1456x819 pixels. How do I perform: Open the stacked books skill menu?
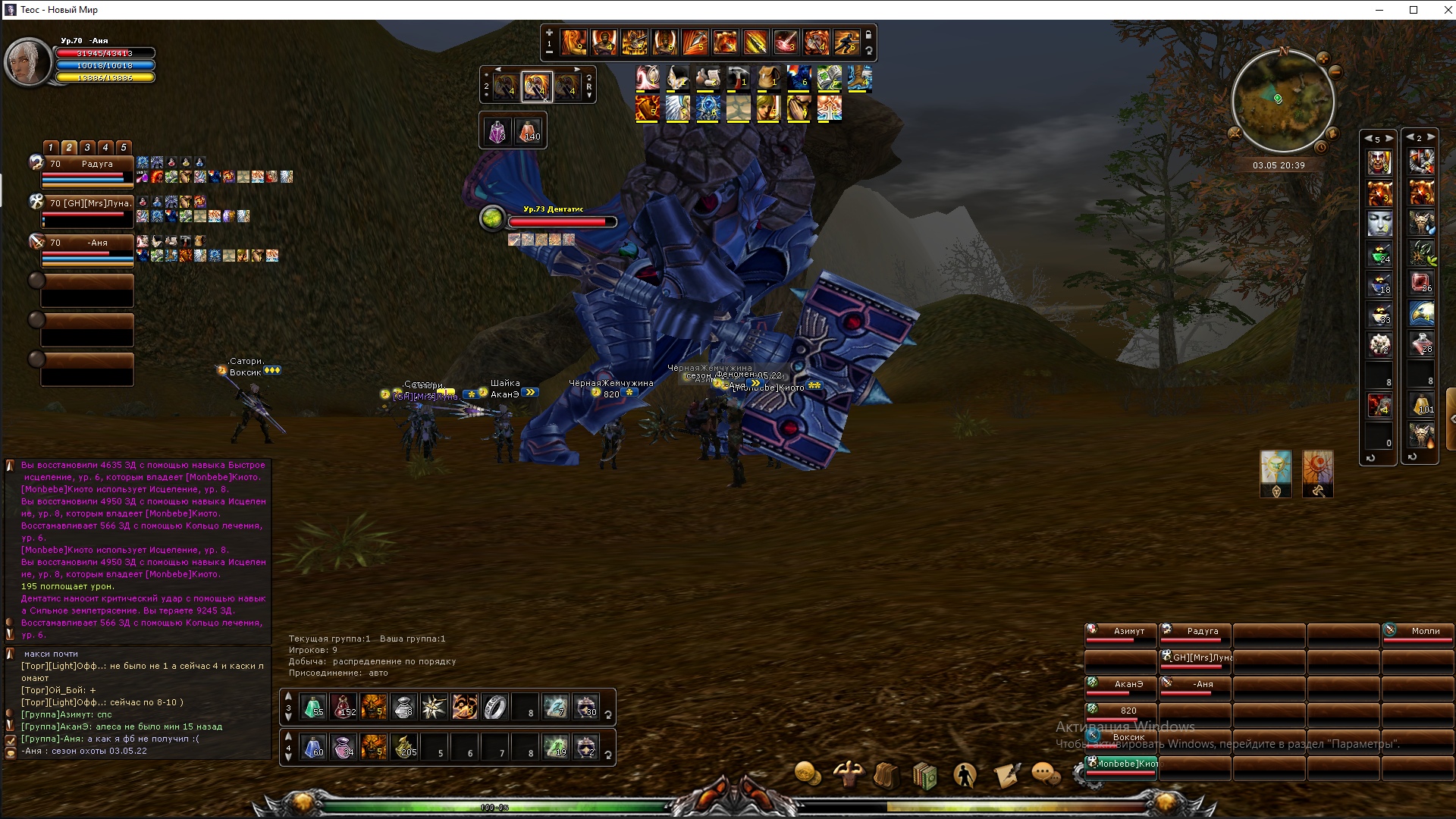[x=925, y=776]
